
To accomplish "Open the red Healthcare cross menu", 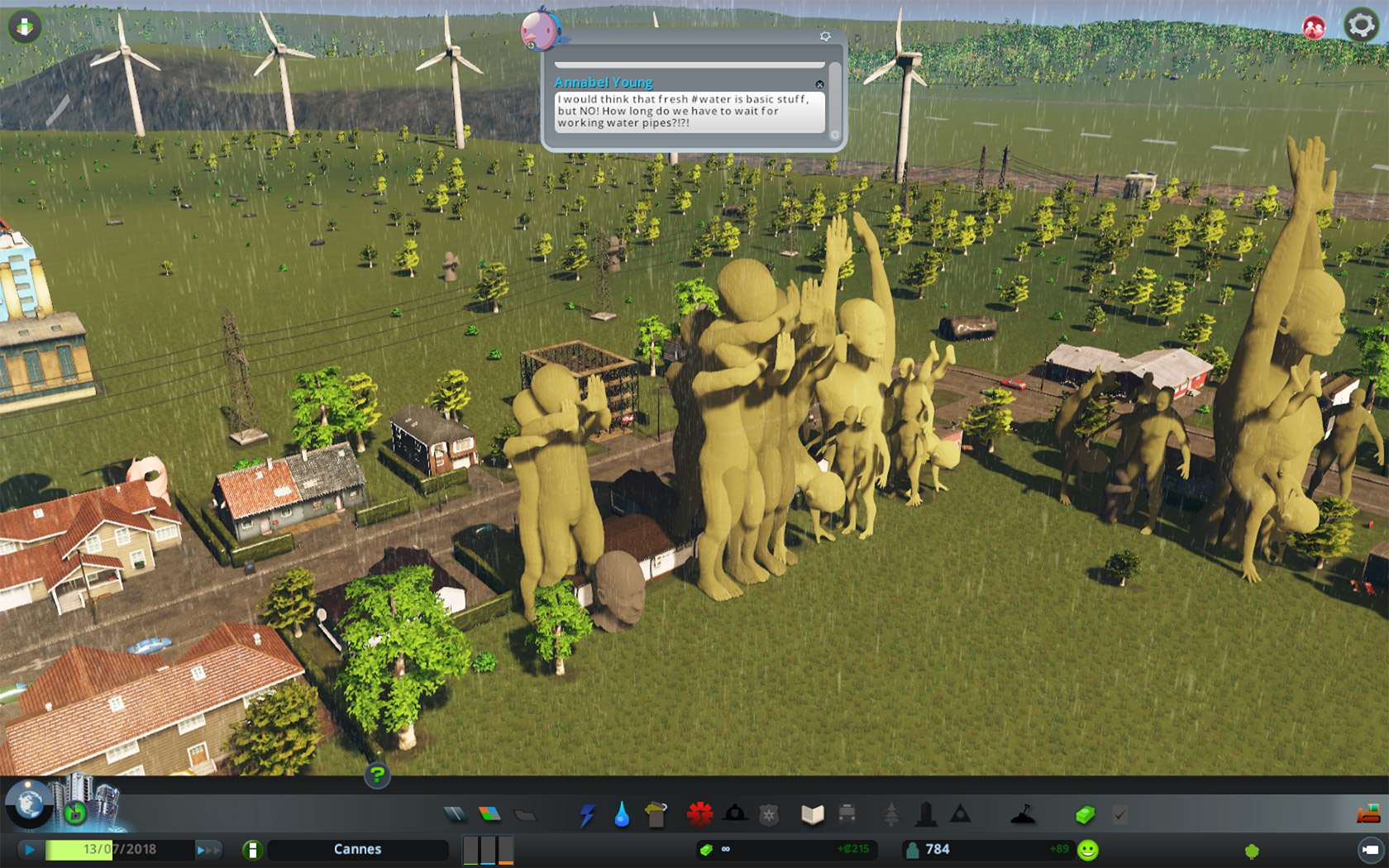I will click(699, 815).
